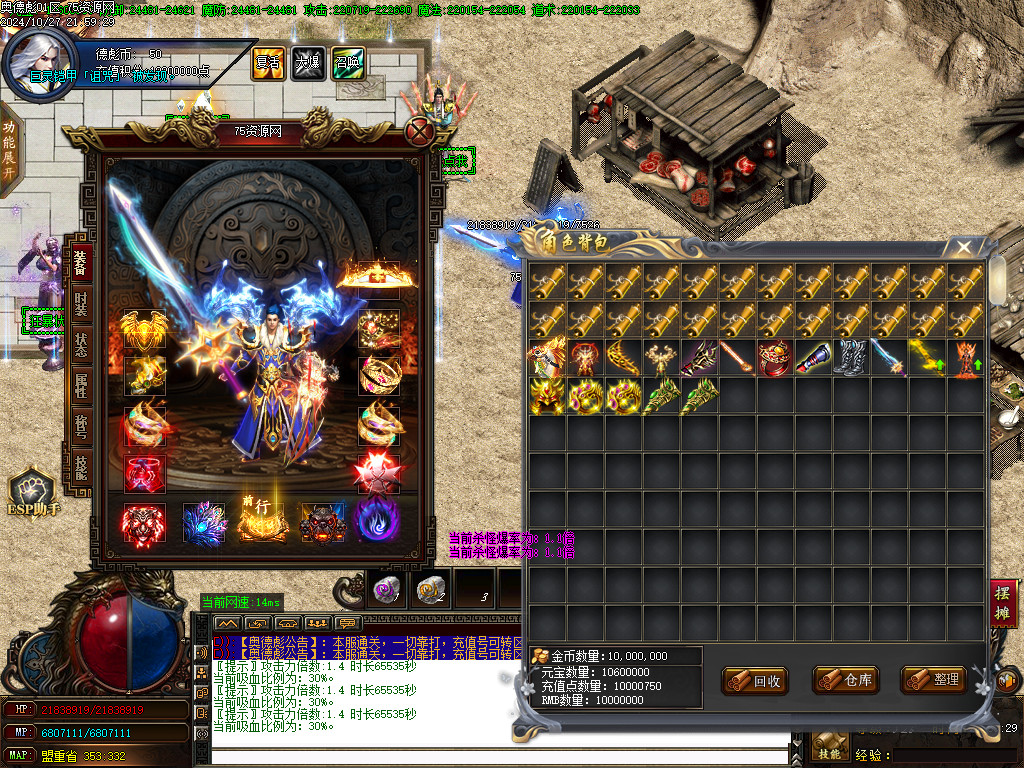Click the 回收 recycle button
Image resolution: width=1024 pixels, height=768 pixels.
click(x=756, y=681)
